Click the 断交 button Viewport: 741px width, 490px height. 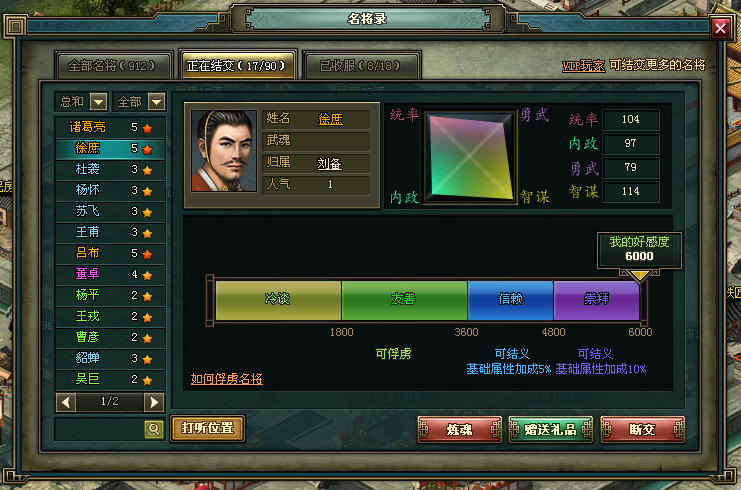click(x=642, y=430)
